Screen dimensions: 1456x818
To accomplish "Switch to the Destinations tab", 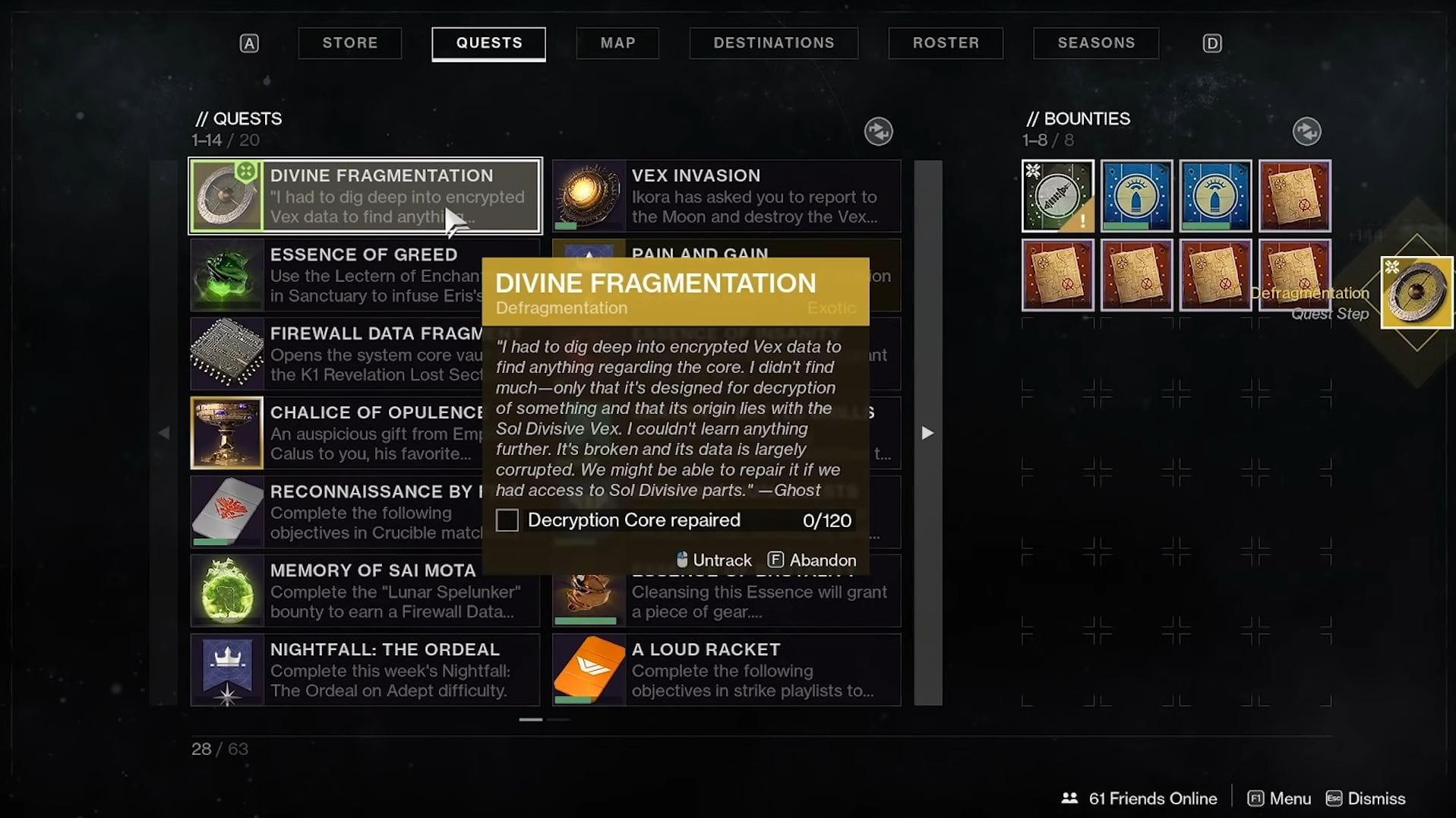I will 773,43.
